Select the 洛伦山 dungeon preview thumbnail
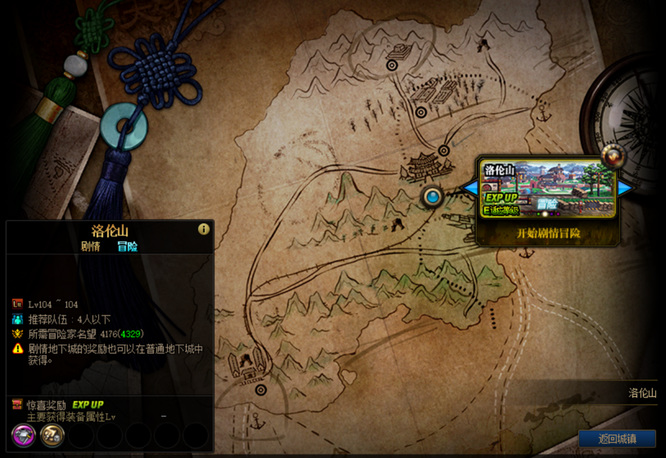This screenshot has height=458, width=666. click(x=547, y=187)
